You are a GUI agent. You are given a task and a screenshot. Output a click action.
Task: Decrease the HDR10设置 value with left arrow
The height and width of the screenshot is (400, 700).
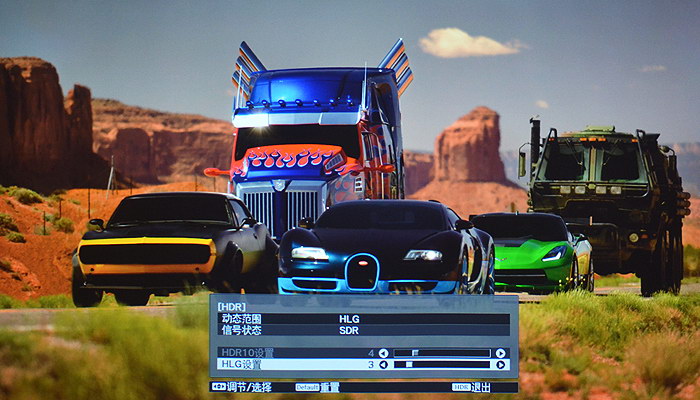(383, 353)
